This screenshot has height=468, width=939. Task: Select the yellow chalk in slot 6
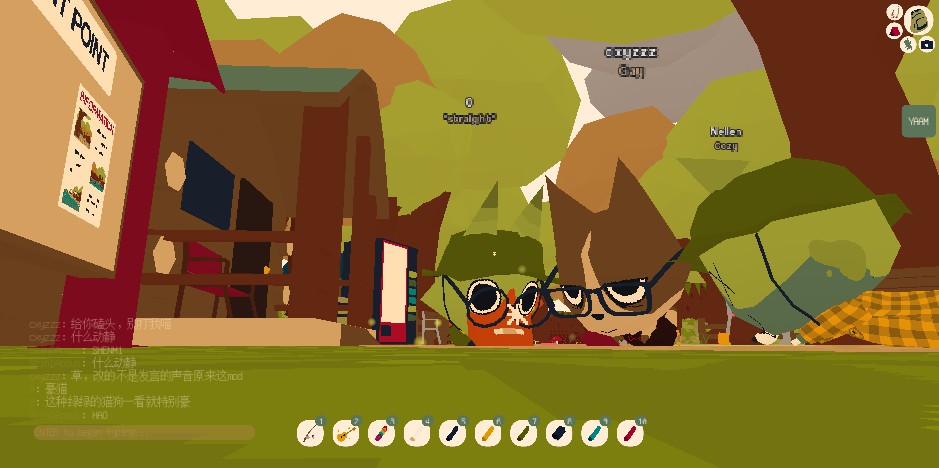486,434
